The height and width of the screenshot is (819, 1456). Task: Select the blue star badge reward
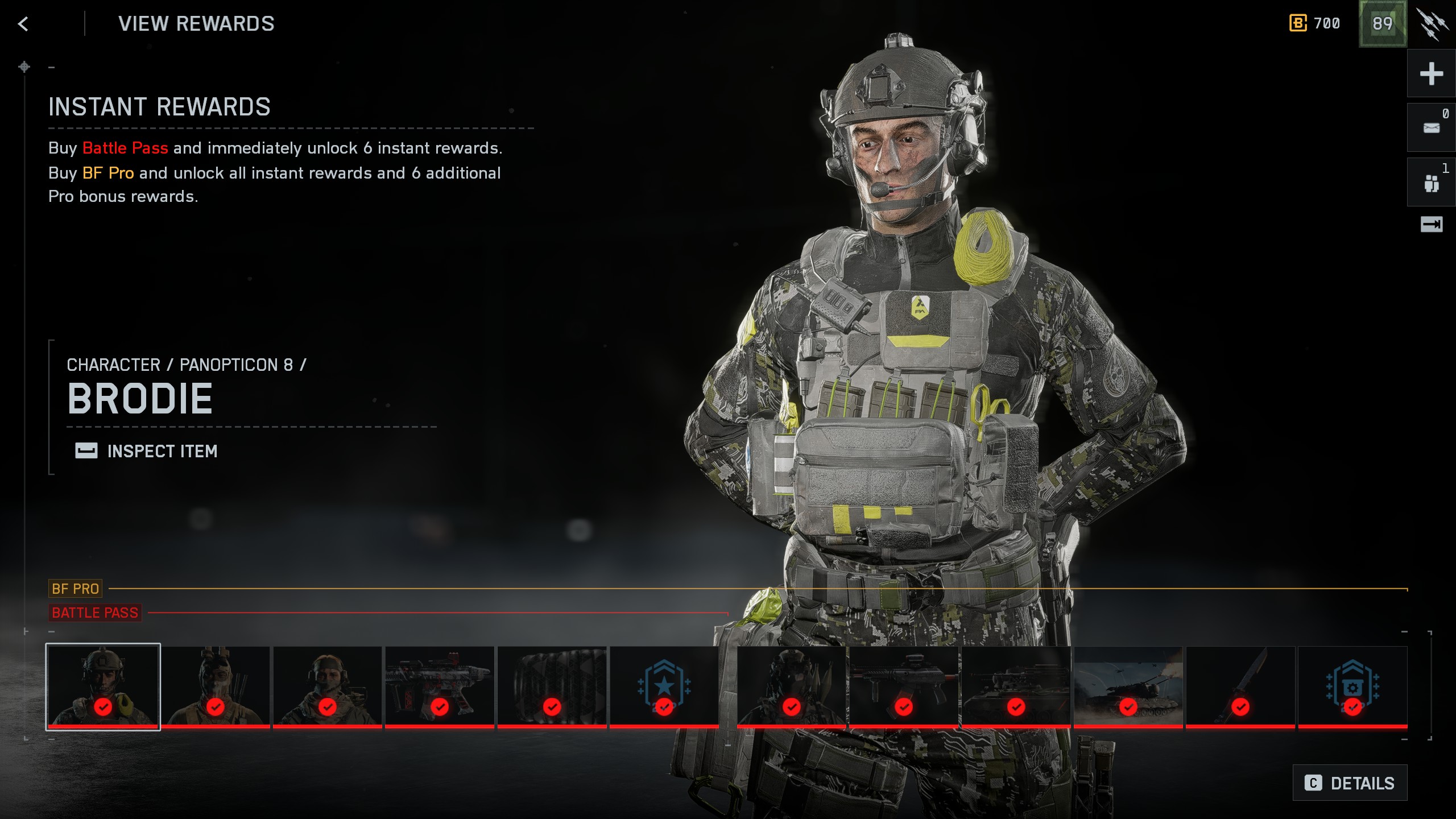click(664, 686)
